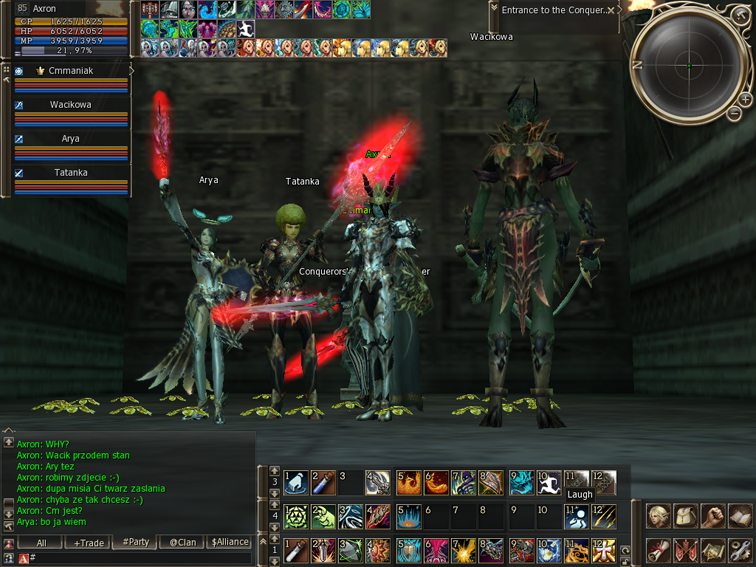Activate the running figure skill in slot 10
This screenshot has width=756, height=567.
(x=548, y=483)
